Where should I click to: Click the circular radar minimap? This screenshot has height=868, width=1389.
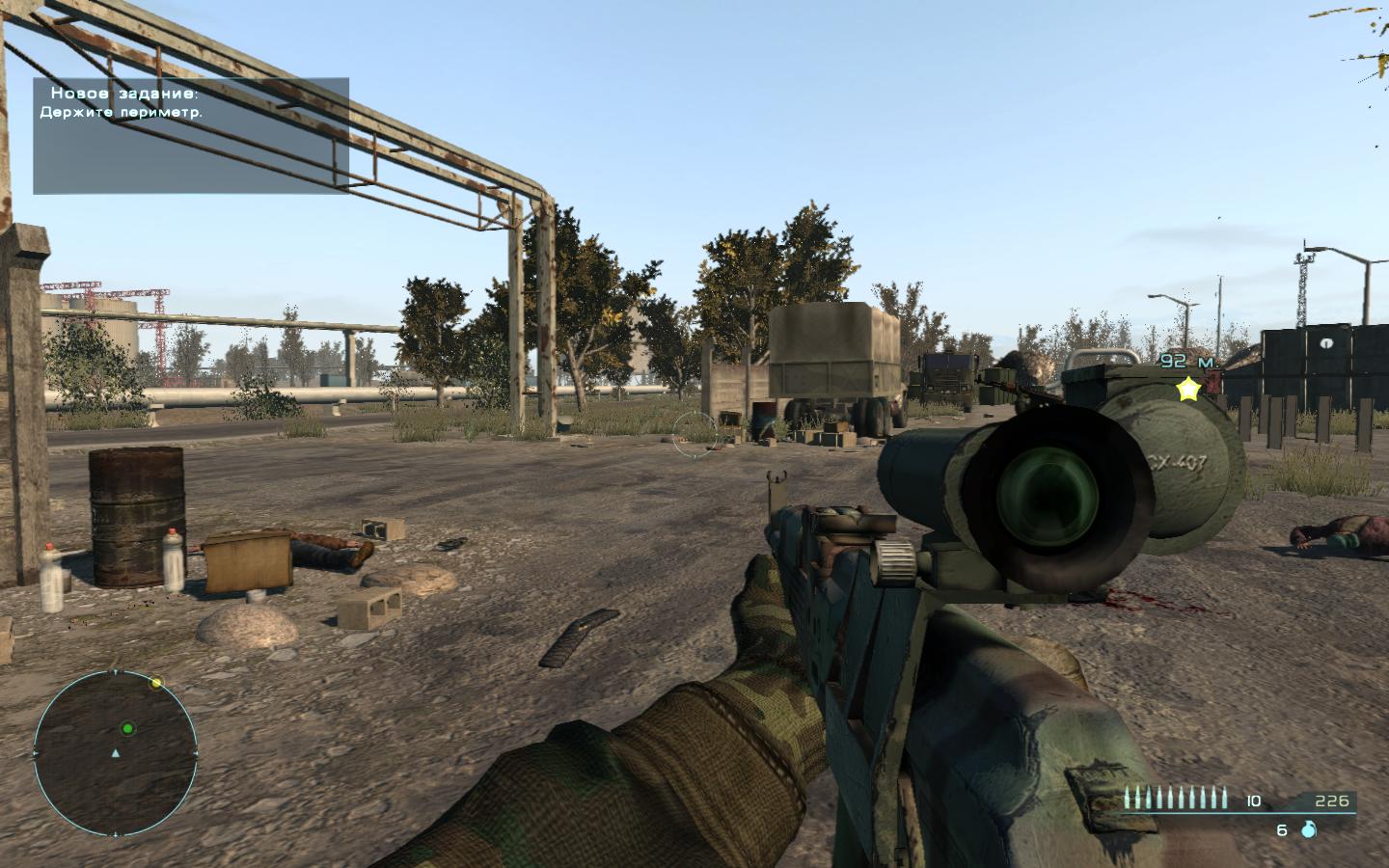[x=115, y=752]
